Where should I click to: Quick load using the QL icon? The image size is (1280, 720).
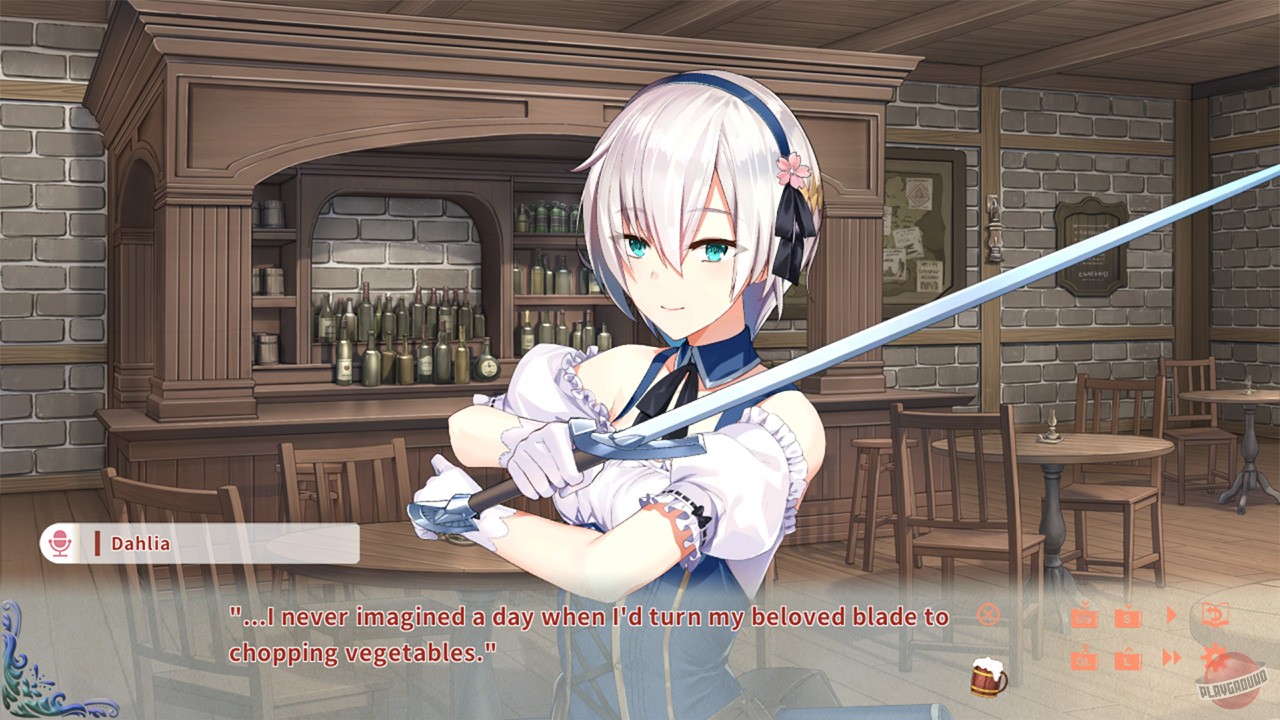pyautogui.click(x=1085, y=660)
